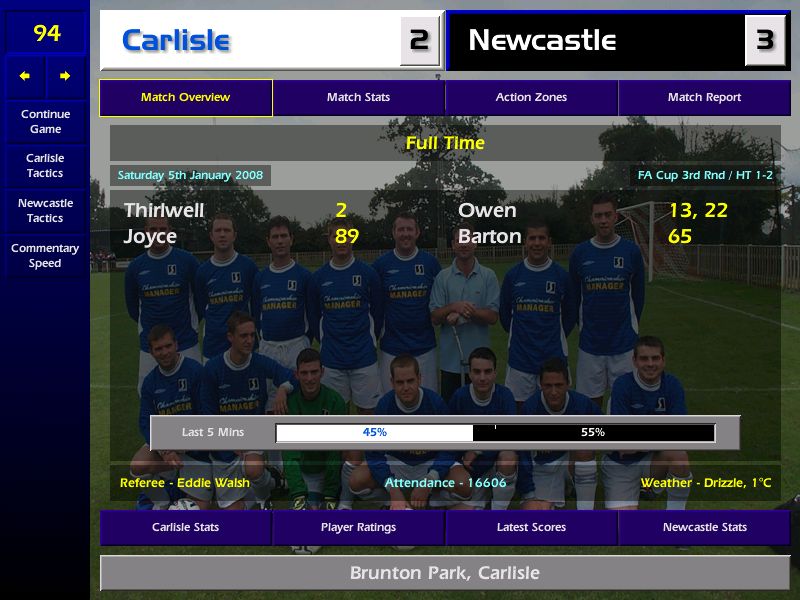Select the Match Overview tab
This screenshot has height=600, width=800.
pos(185,98)
